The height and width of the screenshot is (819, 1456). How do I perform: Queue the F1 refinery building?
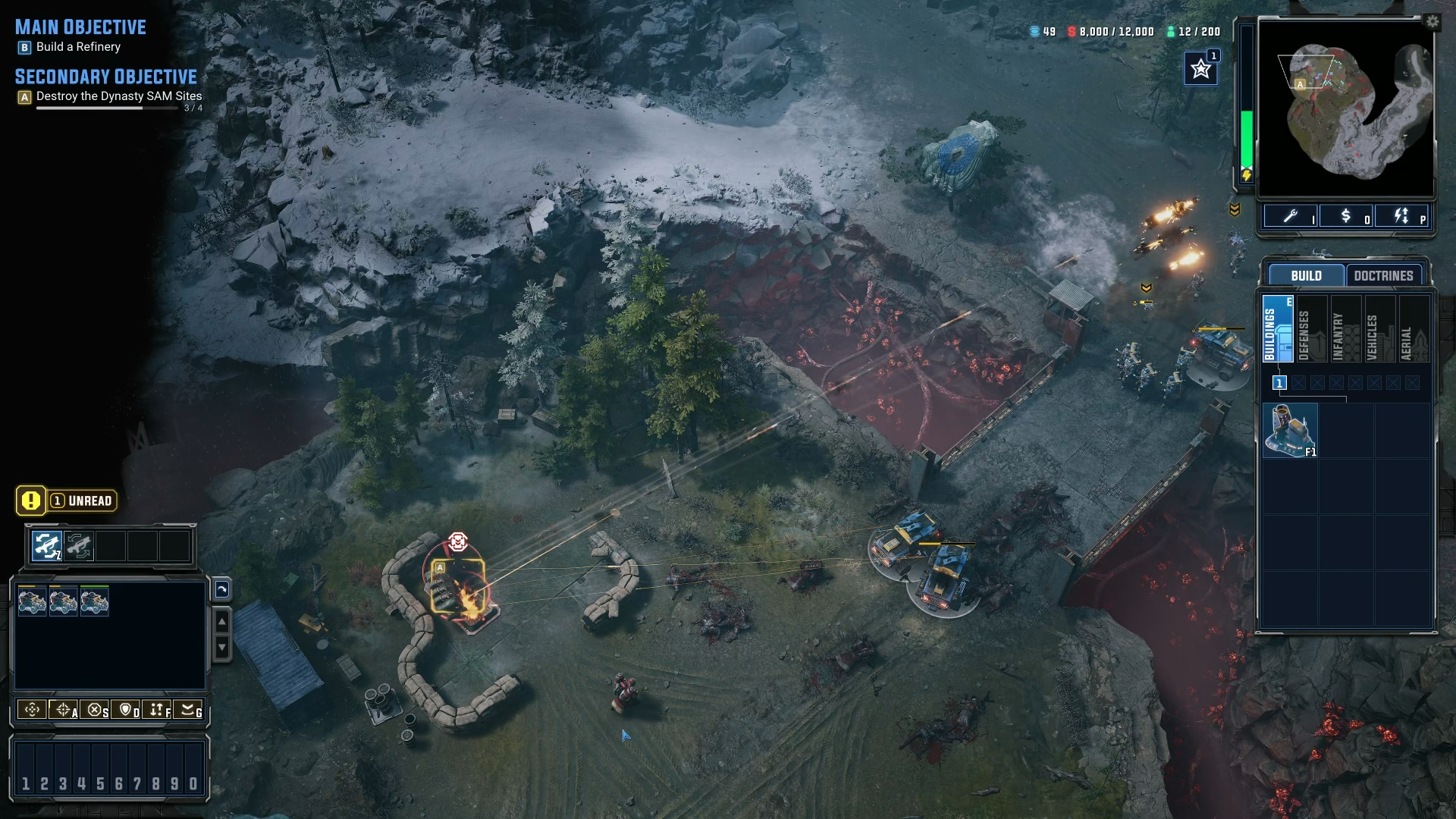point(1291,430)
